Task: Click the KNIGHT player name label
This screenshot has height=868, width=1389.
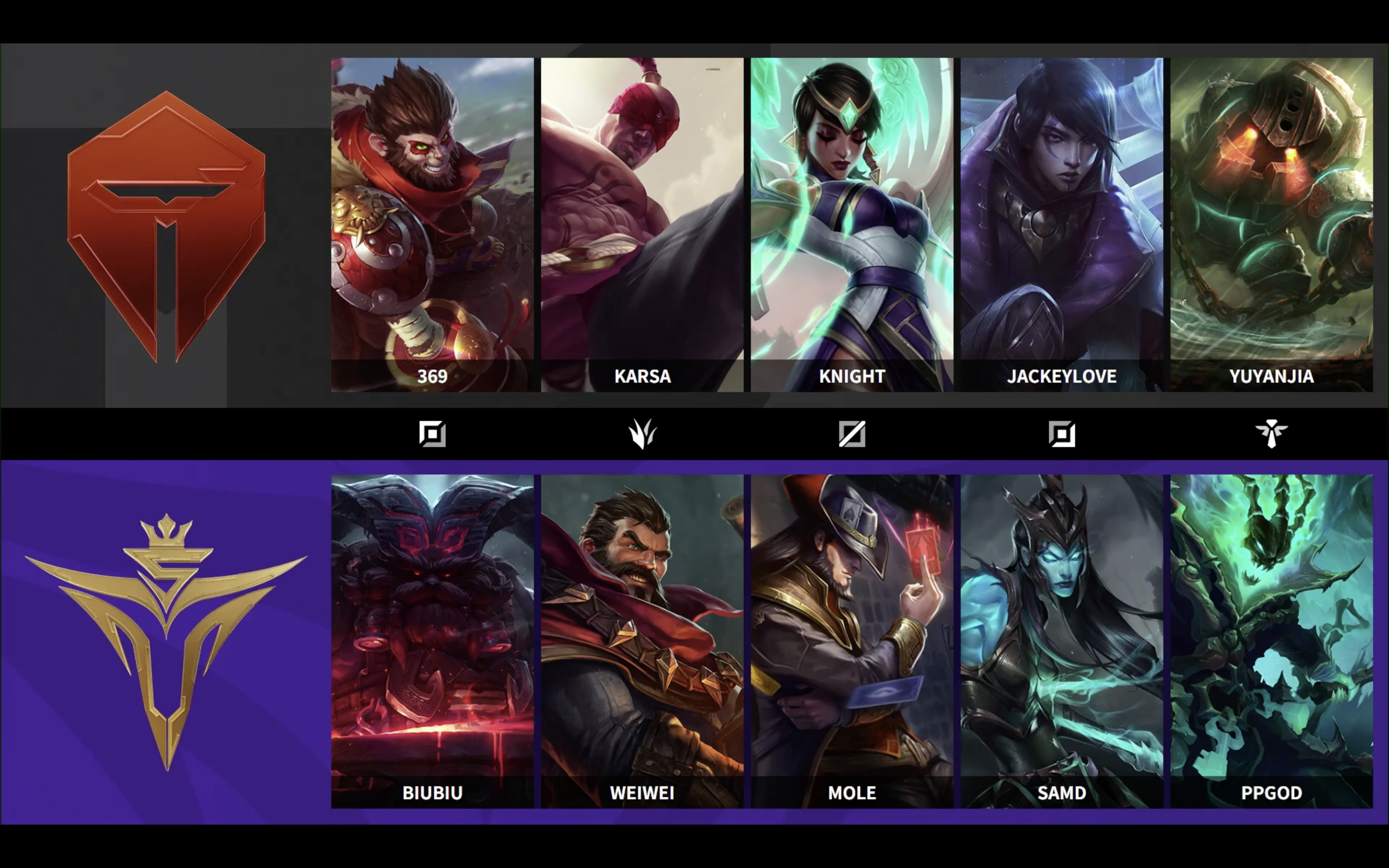Action: [x=852, y=377]
